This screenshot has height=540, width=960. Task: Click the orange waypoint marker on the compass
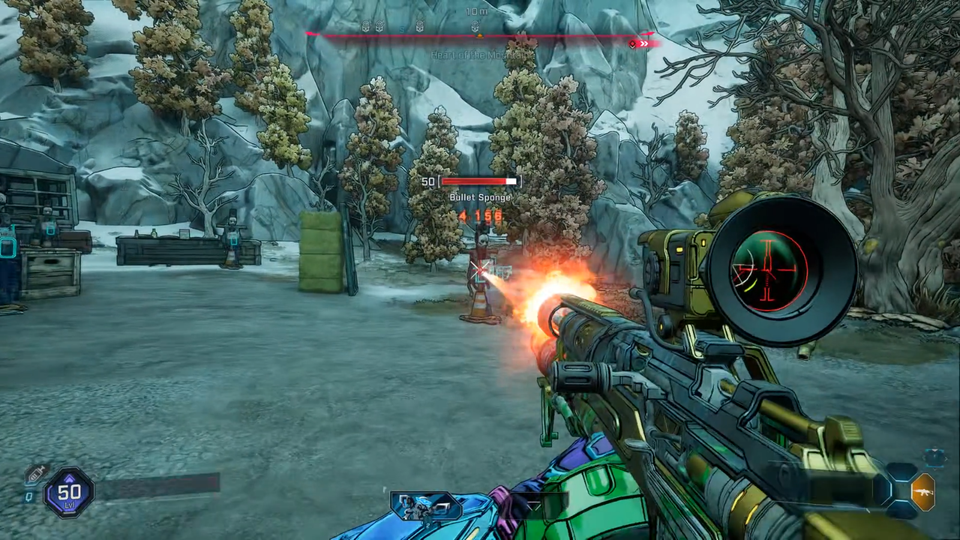tap(478, 36)
